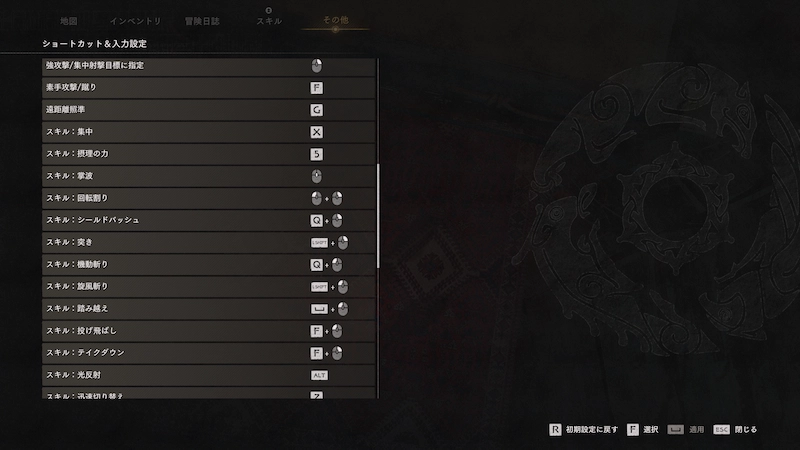This screenshot has width=800, height=450.
Task: Choose the 素手攻撃/蹴り keybind row
Action: pos(209,88)
